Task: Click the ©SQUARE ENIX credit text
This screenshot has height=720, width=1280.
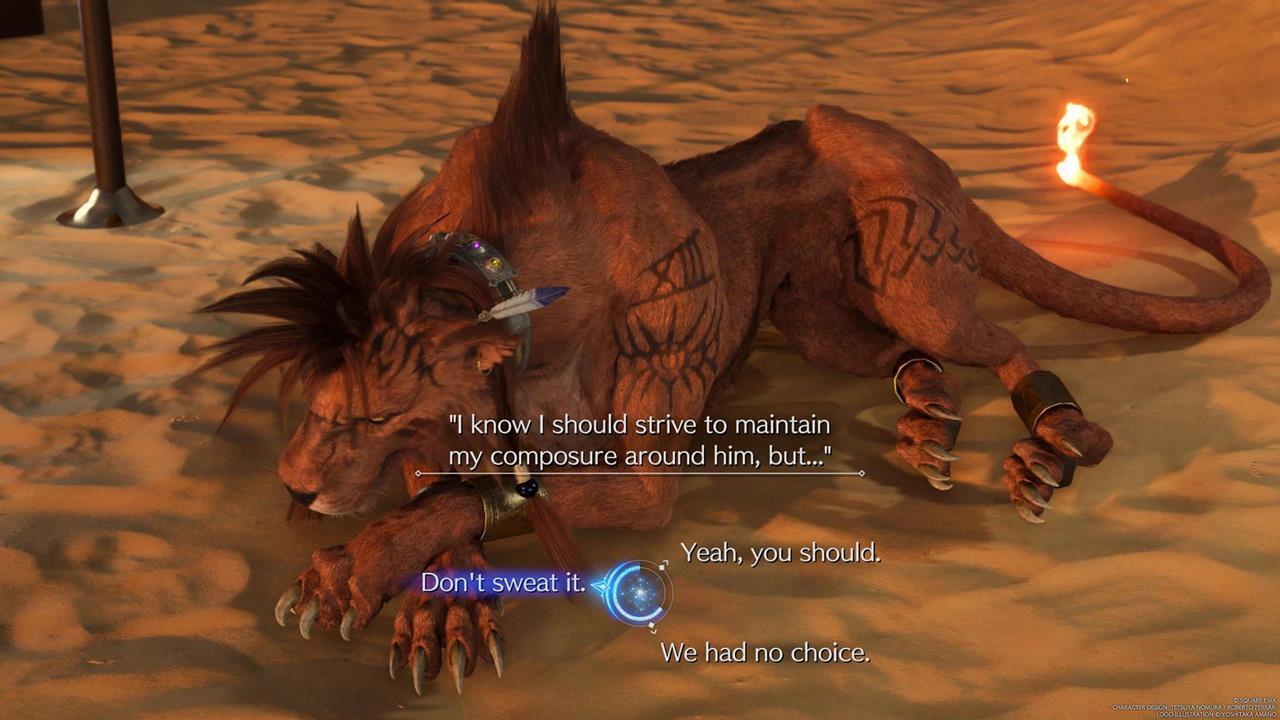Action: pyautogui.click(x=1253, y=700)
